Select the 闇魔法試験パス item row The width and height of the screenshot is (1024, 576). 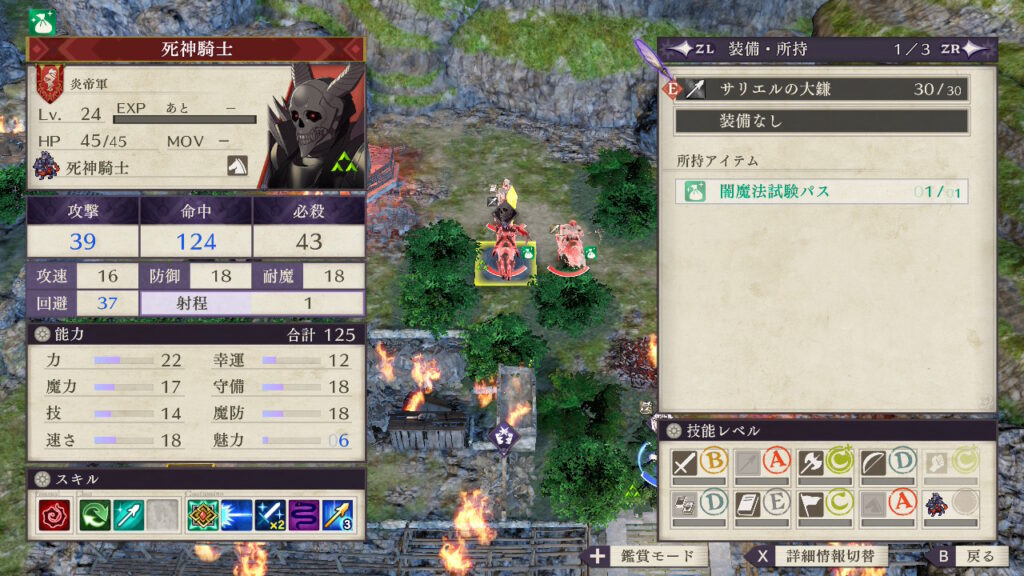click(x=822, y=191)
